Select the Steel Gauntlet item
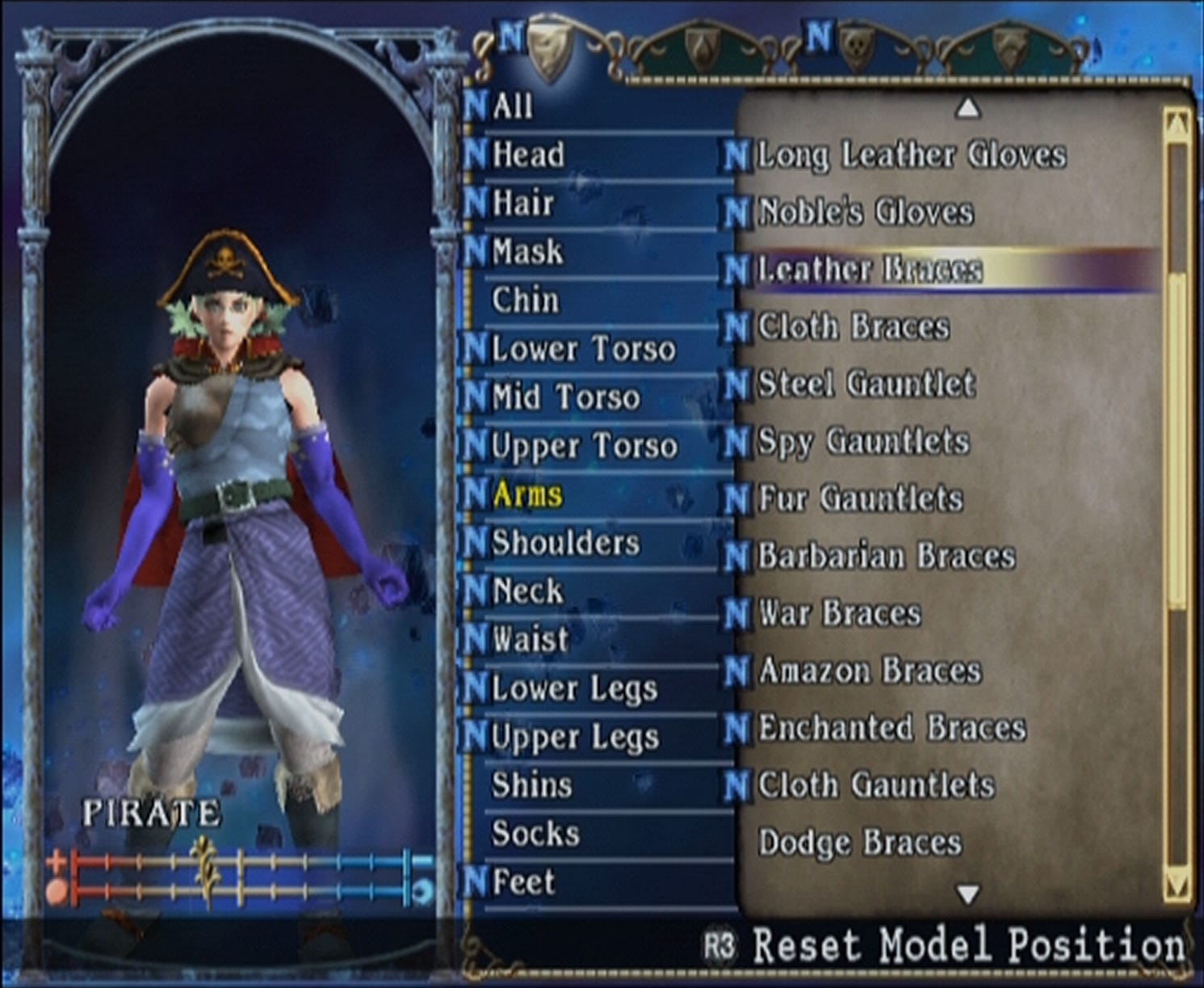This screenshot has height=988, width=1204. pos(866,384)
